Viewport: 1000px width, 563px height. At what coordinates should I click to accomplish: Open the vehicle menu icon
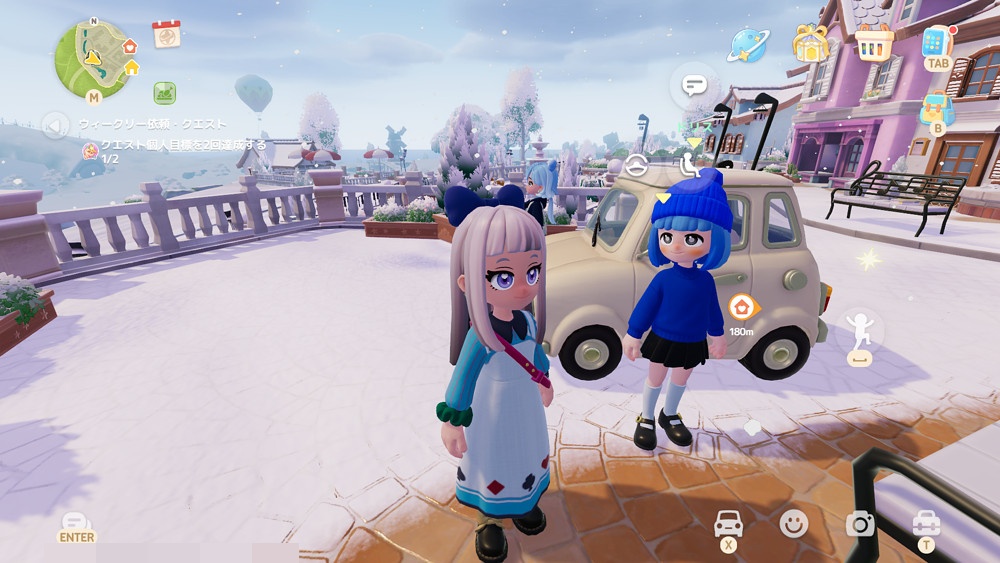[x=729, y=524]
